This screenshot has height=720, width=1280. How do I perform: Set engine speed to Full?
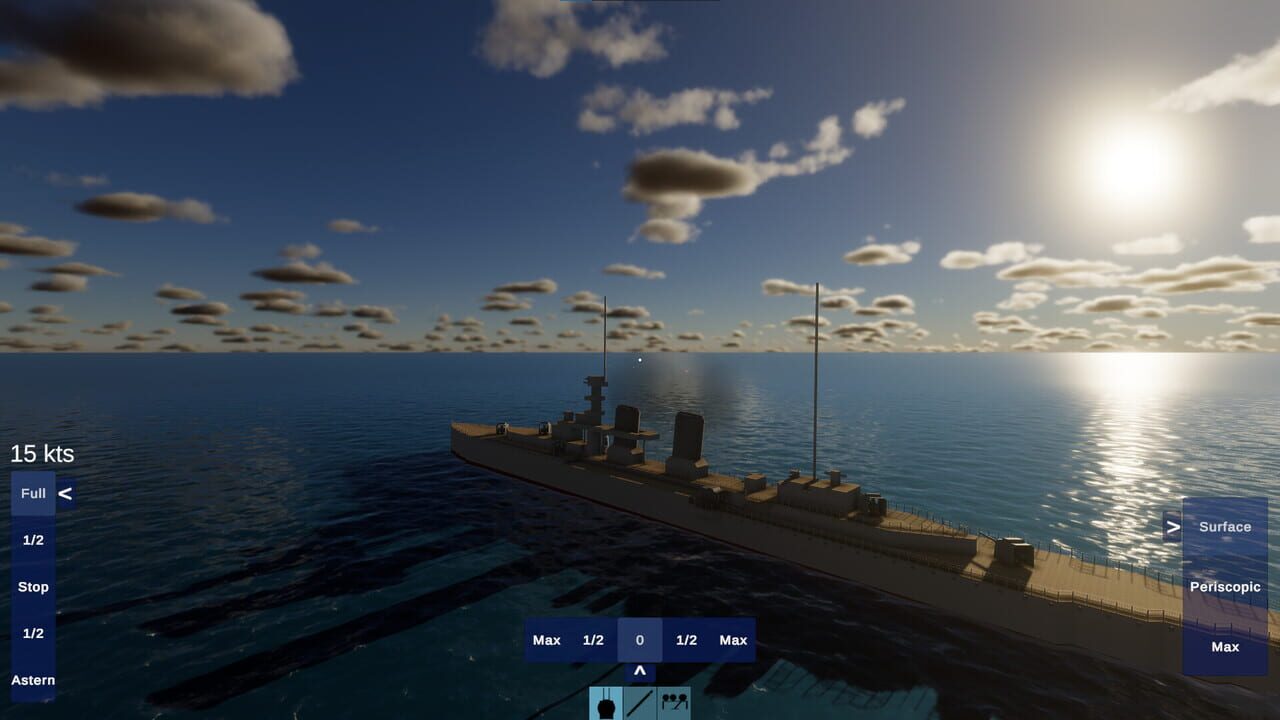point(33,493)
